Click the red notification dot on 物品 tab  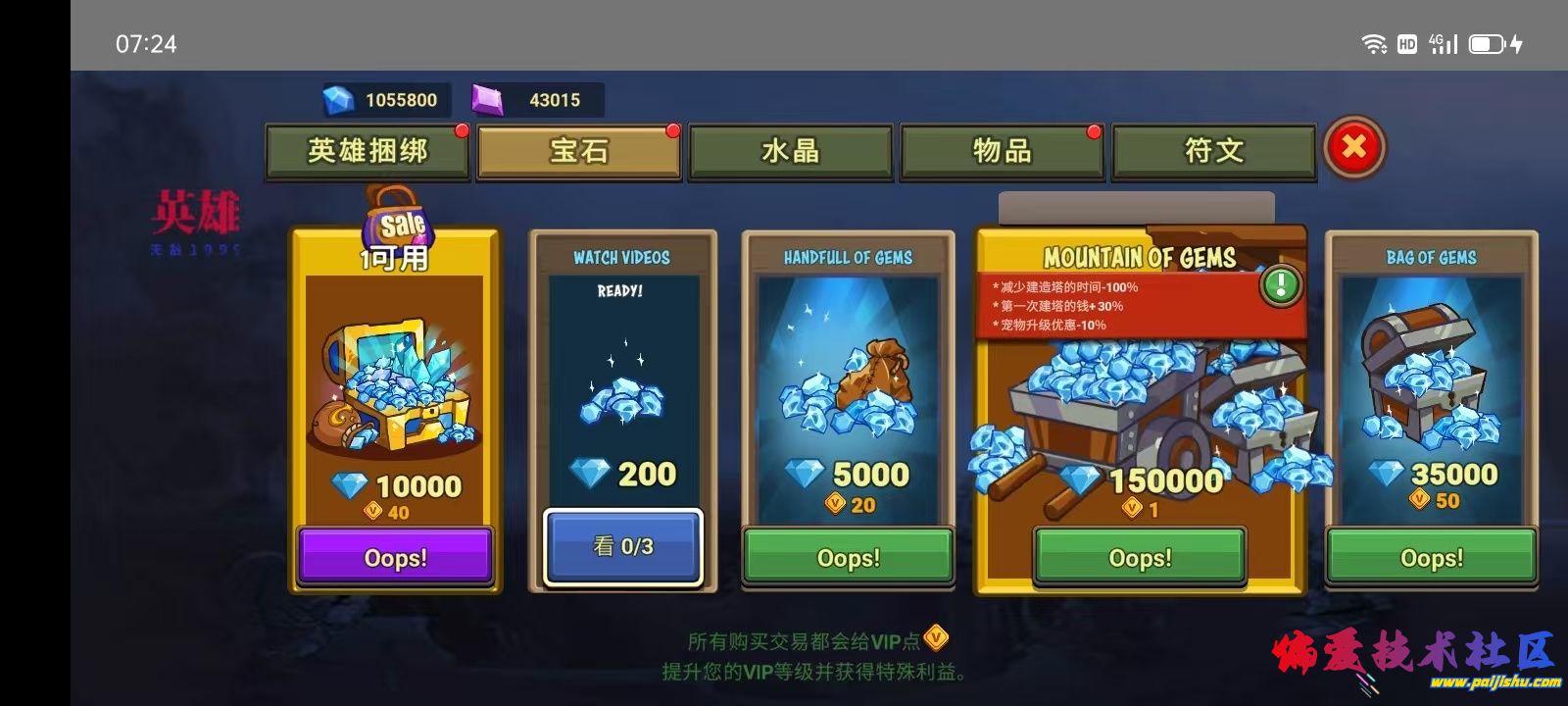coord(1093,129)
